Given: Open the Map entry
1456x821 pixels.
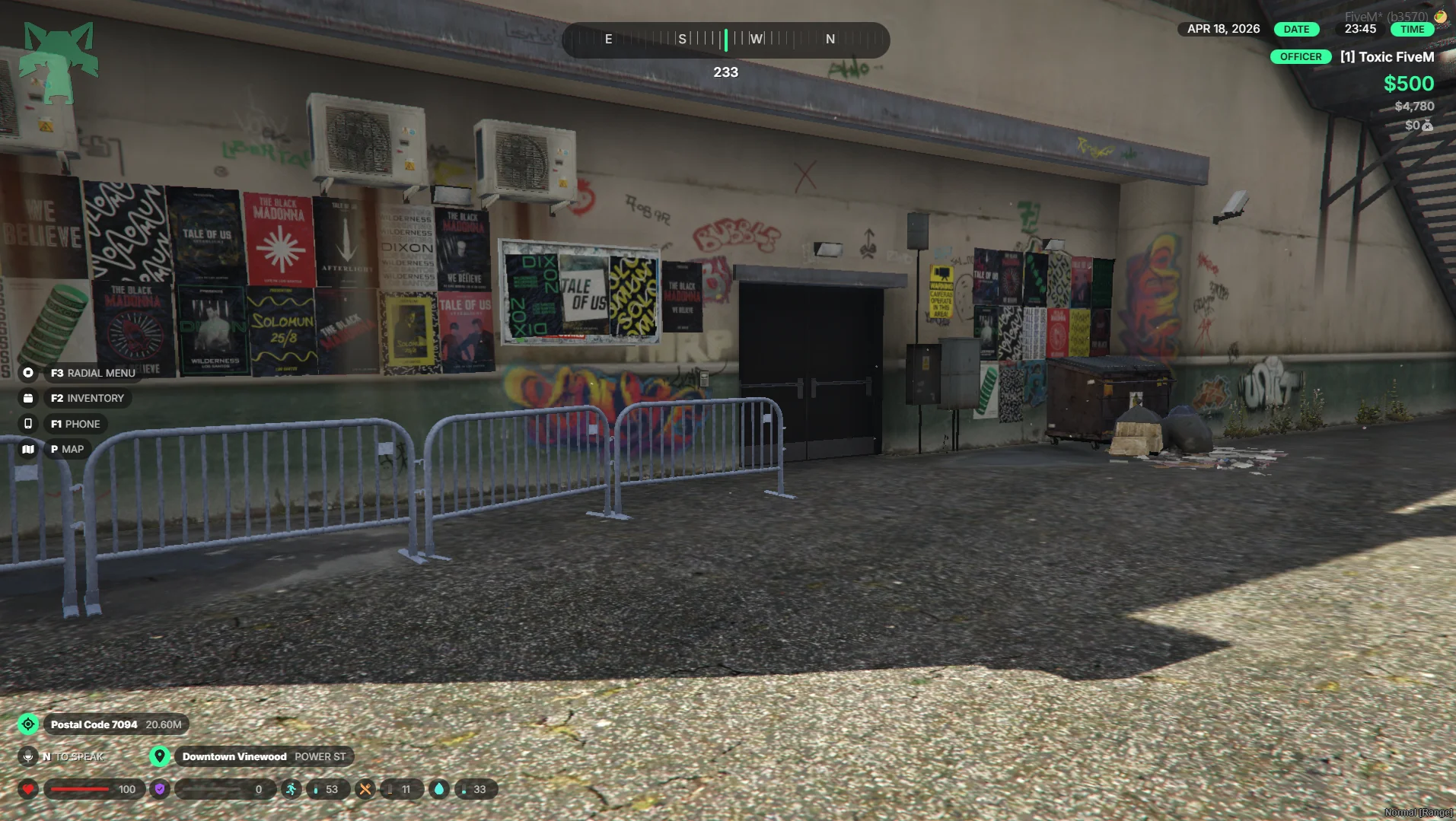Looking at the screenshot, I should 67,449.
